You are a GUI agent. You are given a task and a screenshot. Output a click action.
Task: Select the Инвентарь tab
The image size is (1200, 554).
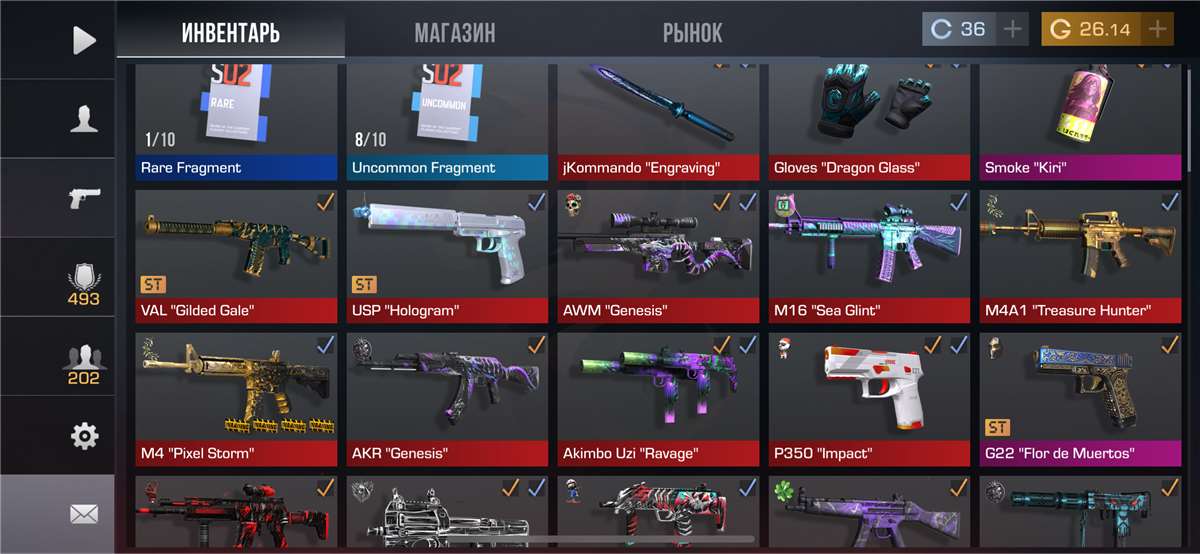coord(231,32)
